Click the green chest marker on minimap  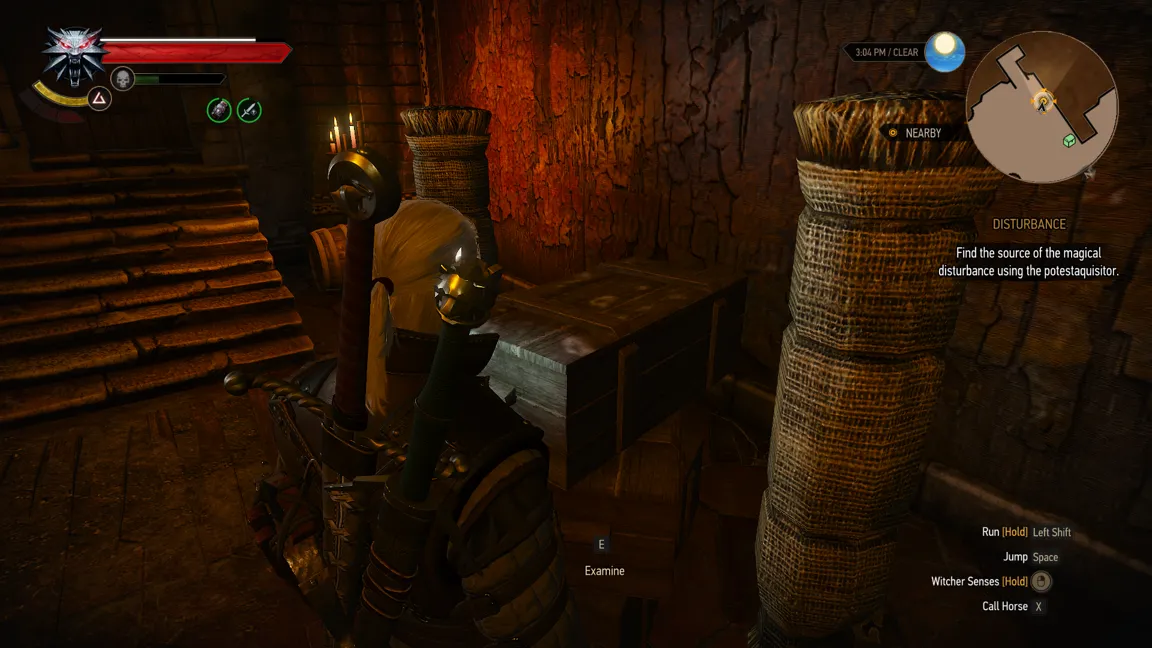[1069, 140]
